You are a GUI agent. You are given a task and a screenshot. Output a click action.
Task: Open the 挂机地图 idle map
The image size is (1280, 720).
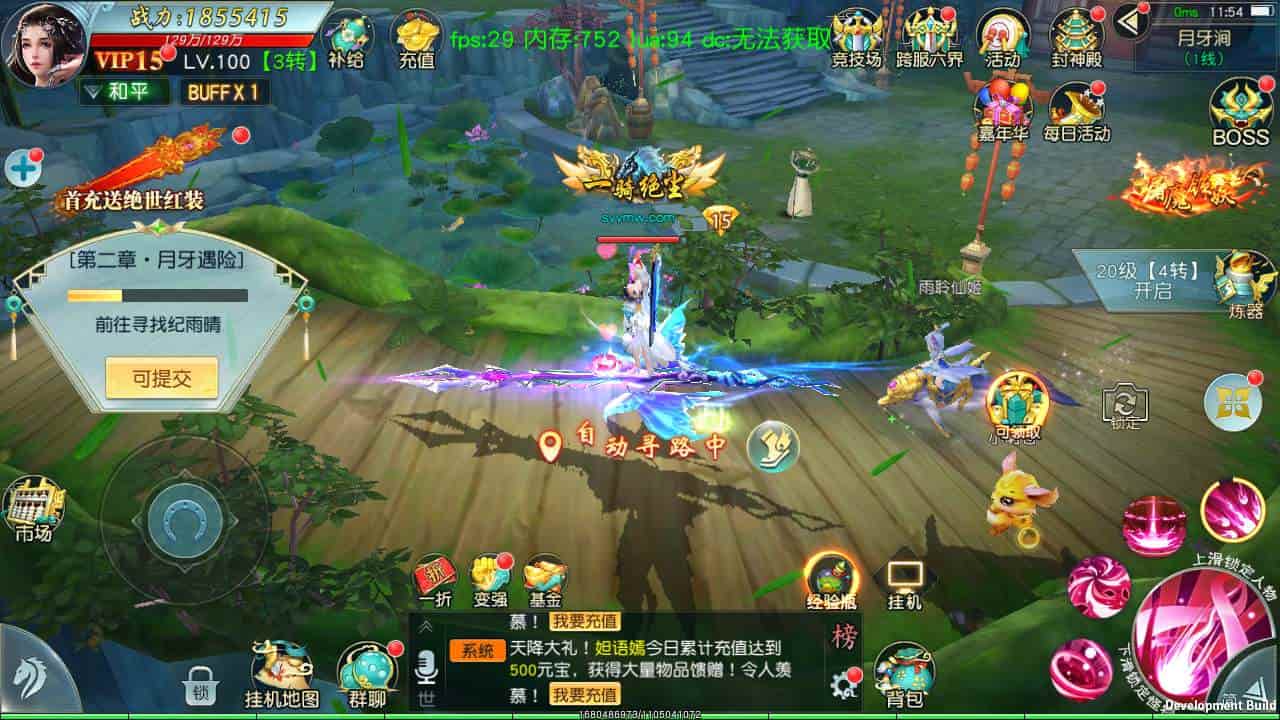281,674
